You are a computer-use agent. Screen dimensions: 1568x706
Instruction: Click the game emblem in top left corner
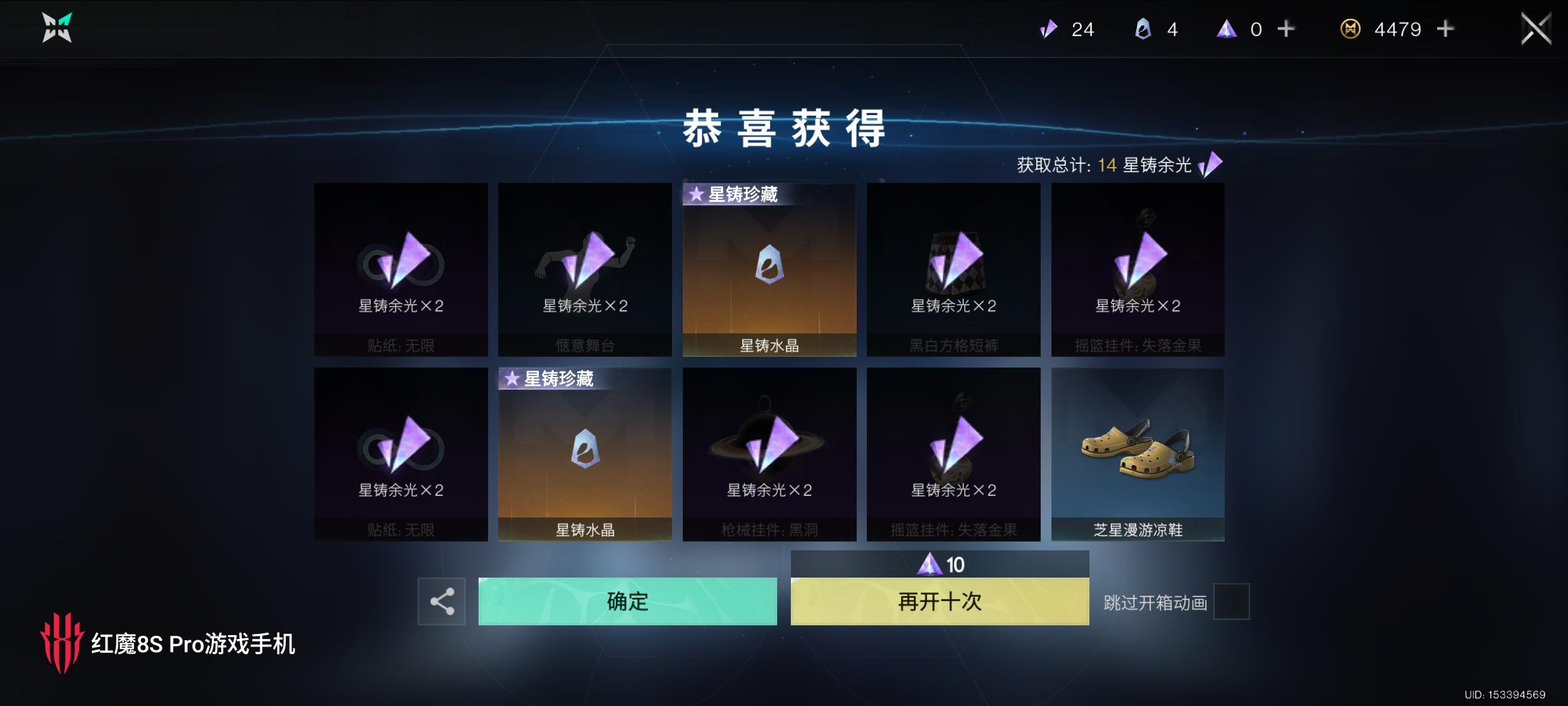[x=56, y=28]
